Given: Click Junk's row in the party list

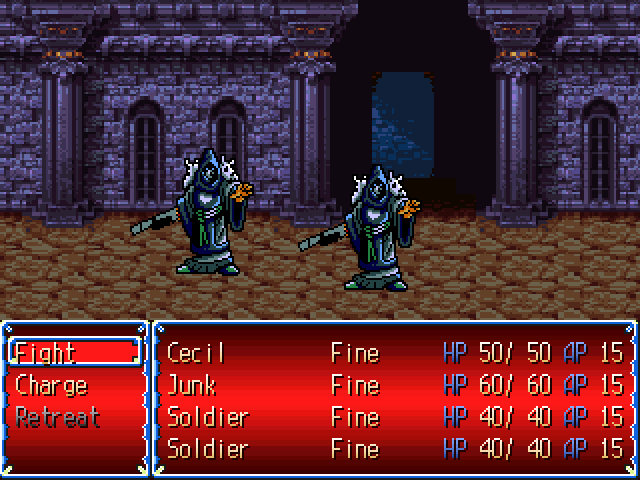Looking at the screenshot, I should pos(394,385).
